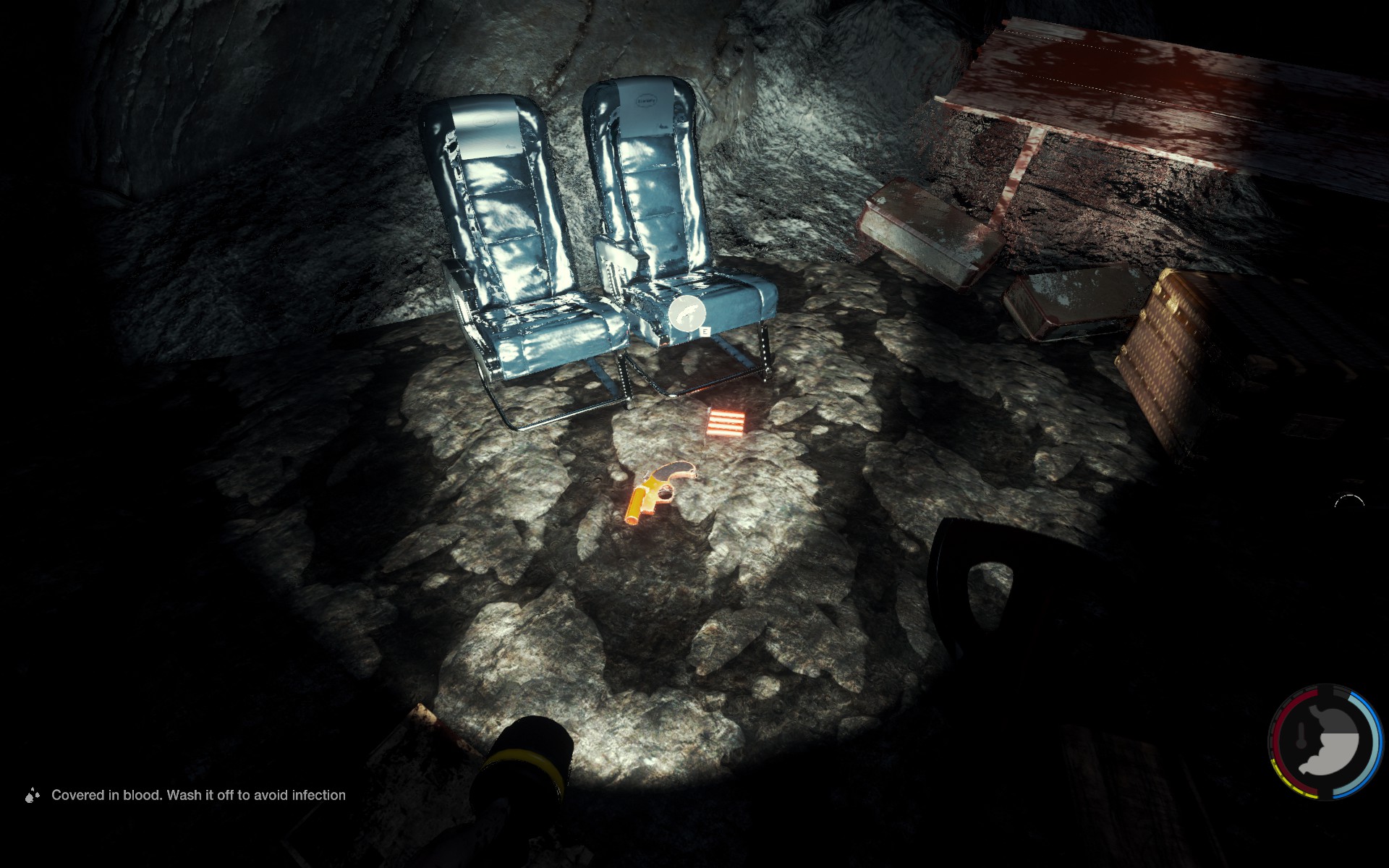Click the blood droplet status icon
Image resolution: width=1389 pixels, height=868 pixels.
click(x=32, y=796)
